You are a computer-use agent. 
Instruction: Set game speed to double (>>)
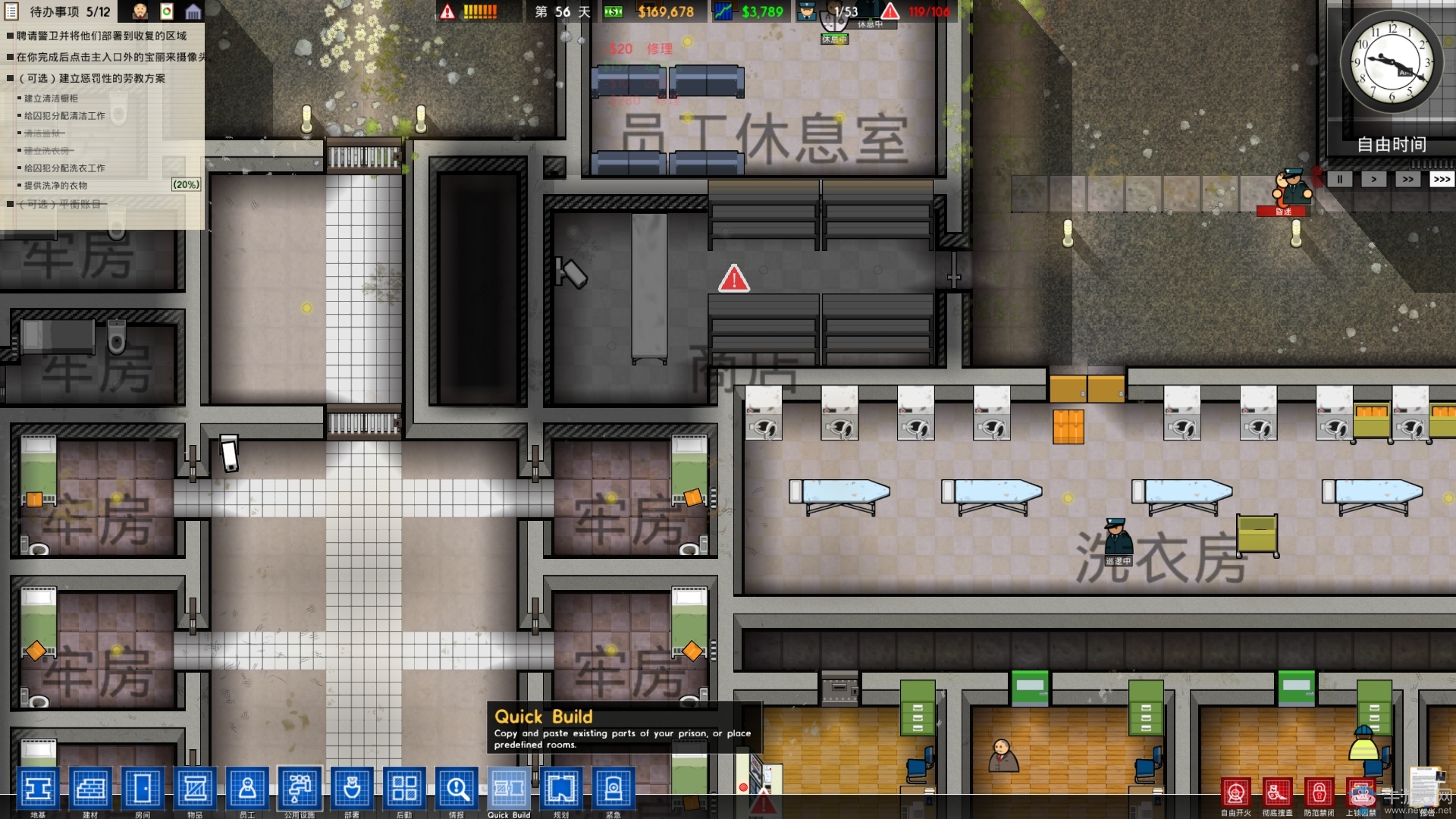(1407, 179)
